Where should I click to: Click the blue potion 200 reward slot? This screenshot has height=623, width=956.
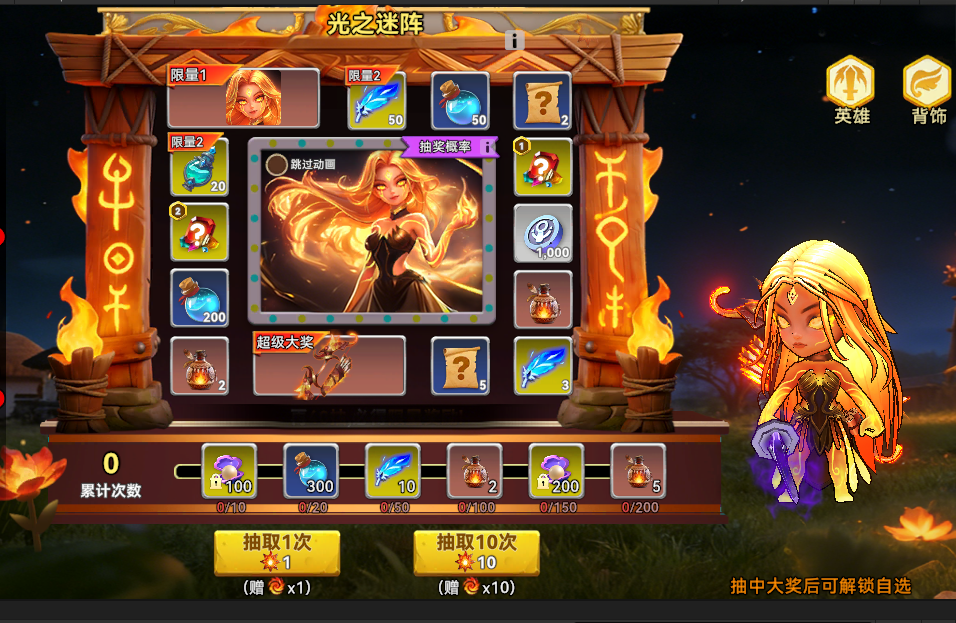(x=199, y=298)
